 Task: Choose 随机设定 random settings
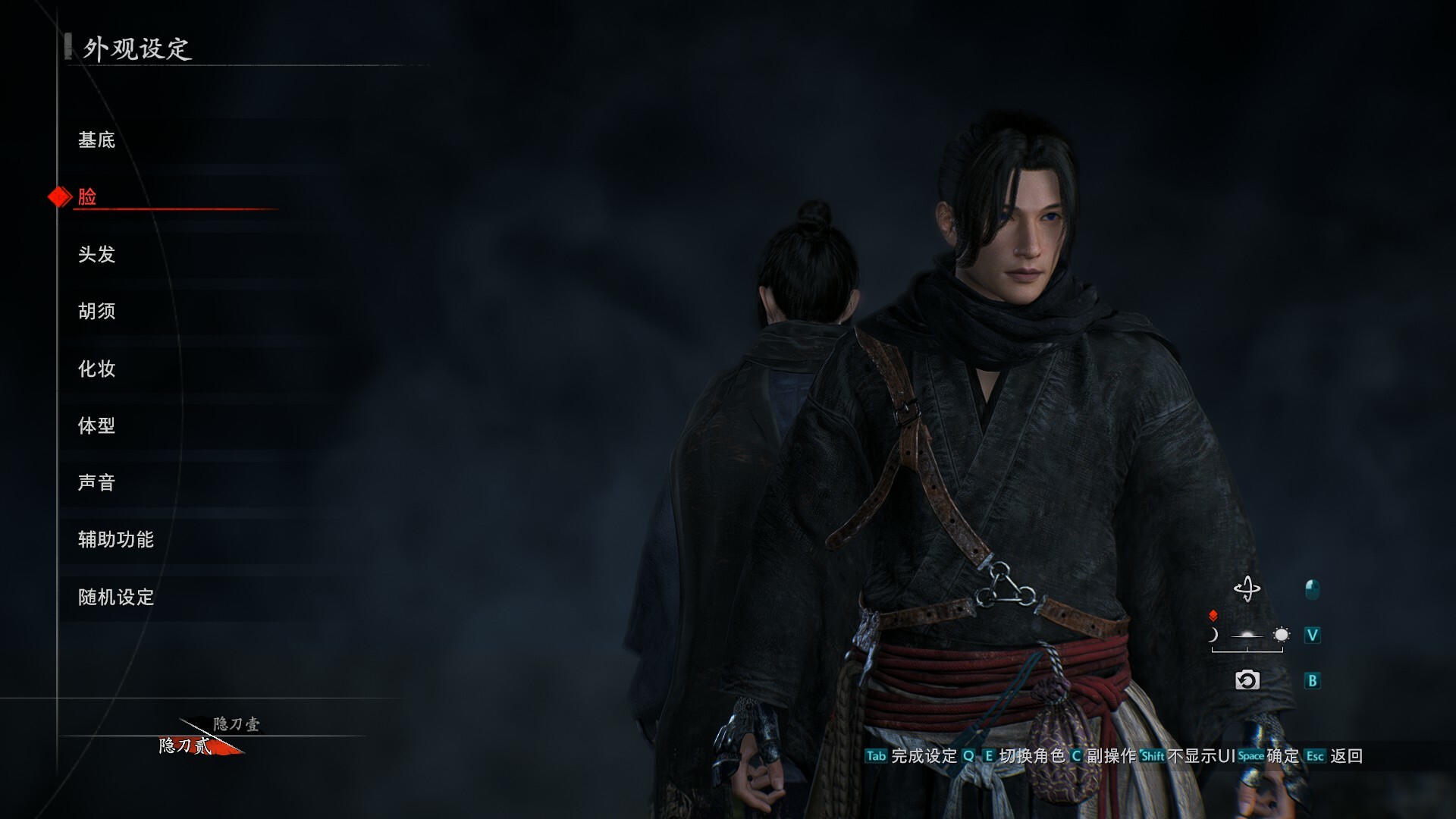tap(116, 597)
